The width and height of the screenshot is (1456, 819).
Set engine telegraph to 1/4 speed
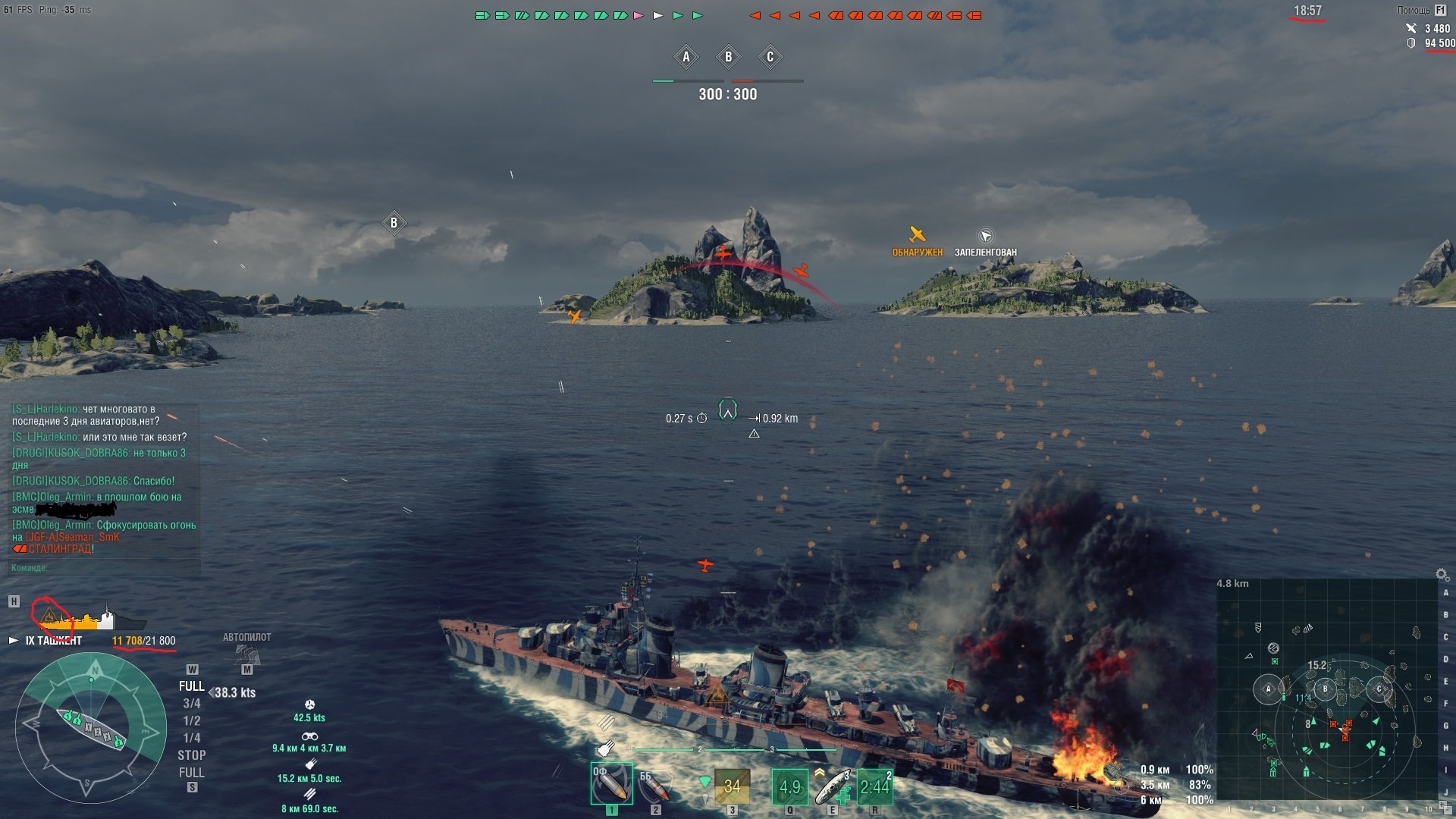[192, 738]
